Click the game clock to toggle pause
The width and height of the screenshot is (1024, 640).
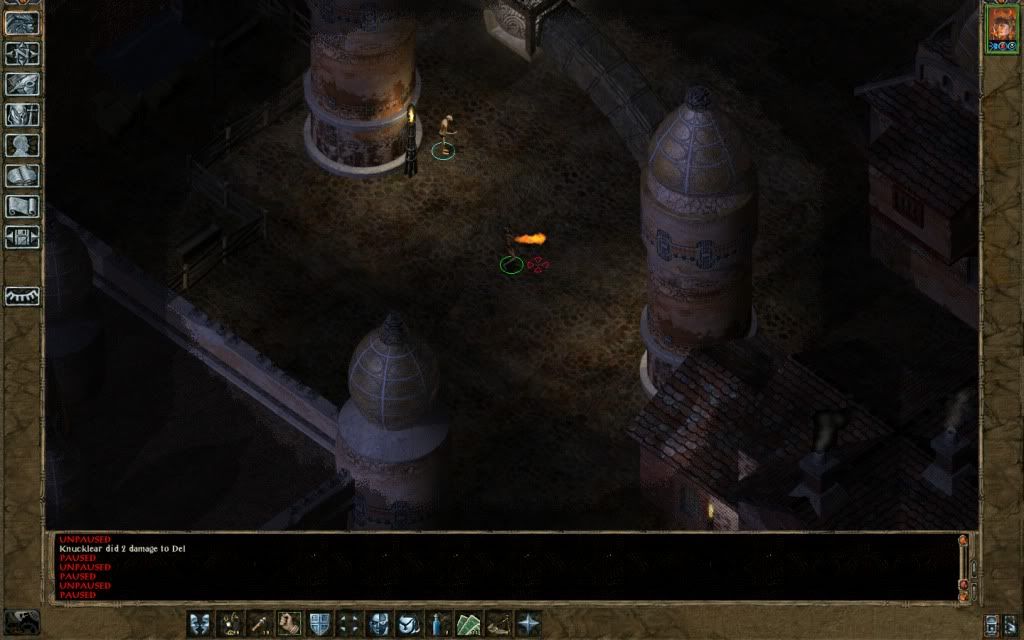pos(22,622)
